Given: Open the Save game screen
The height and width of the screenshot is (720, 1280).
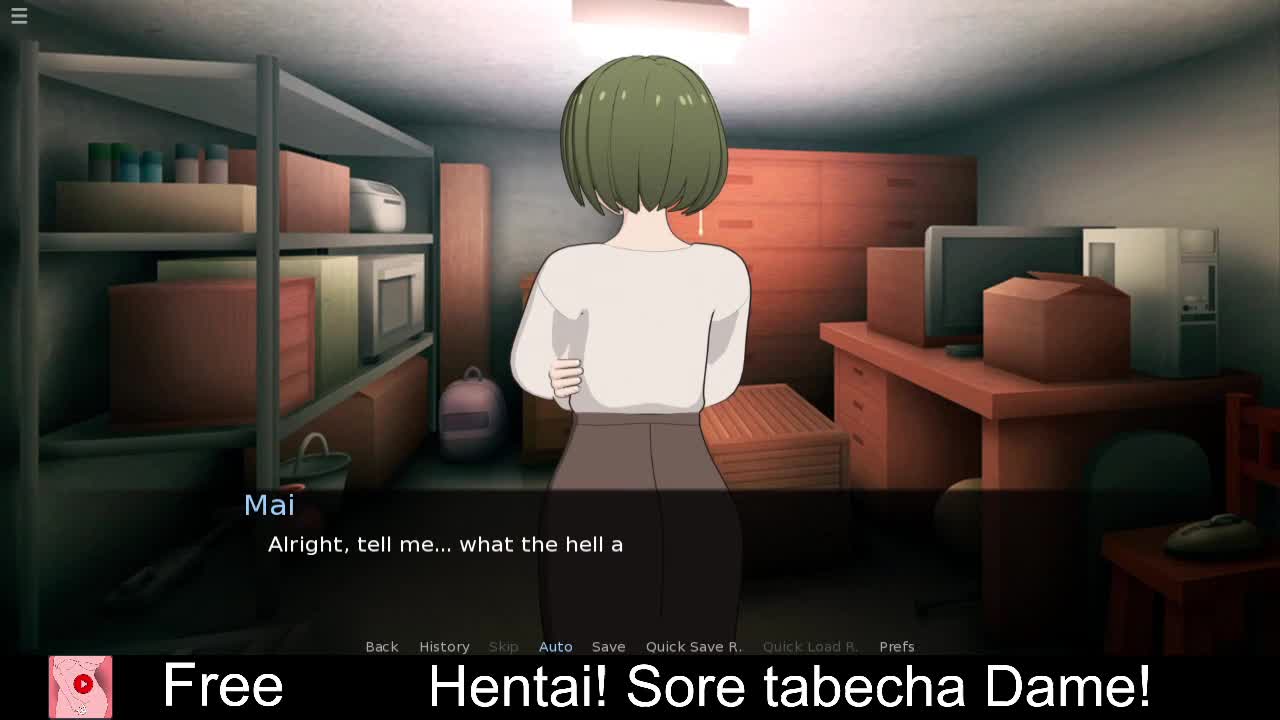Looking at the screenshot, I should [608, 646].
